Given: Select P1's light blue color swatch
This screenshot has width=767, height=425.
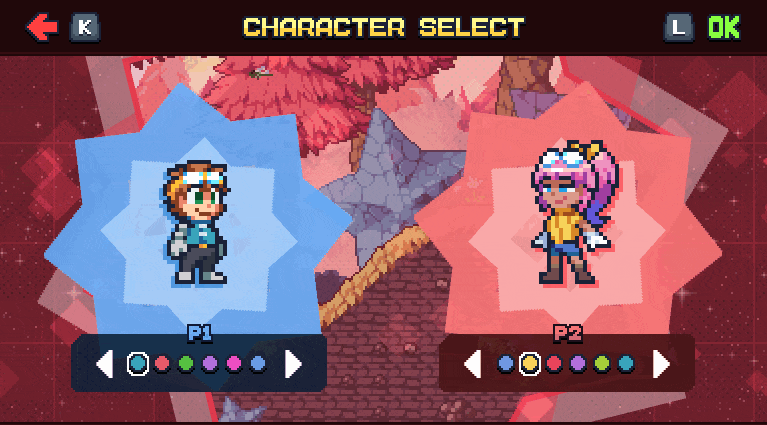Looking at the screenshot, I should tap(258, 364).
